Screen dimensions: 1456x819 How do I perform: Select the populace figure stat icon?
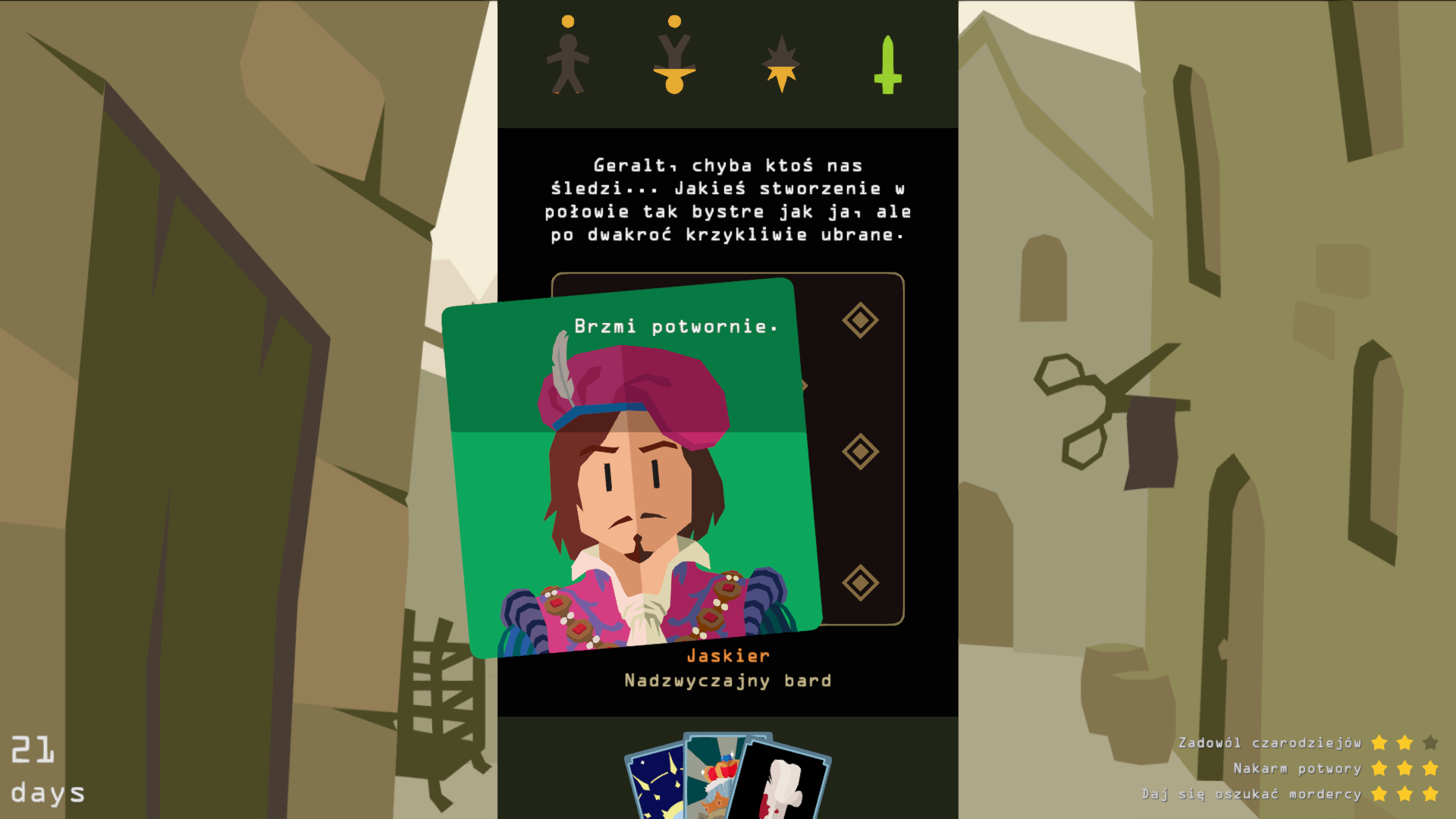click(x=567, y=57)
